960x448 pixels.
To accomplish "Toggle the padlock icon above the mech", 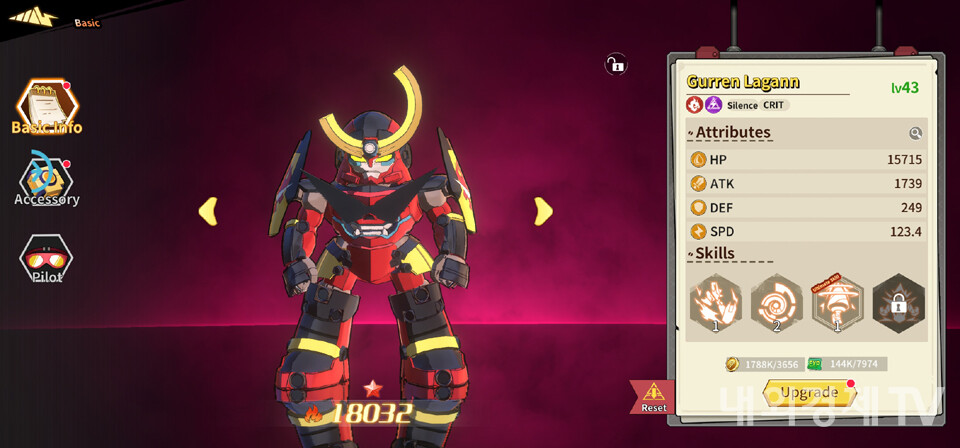I will 615,65.
